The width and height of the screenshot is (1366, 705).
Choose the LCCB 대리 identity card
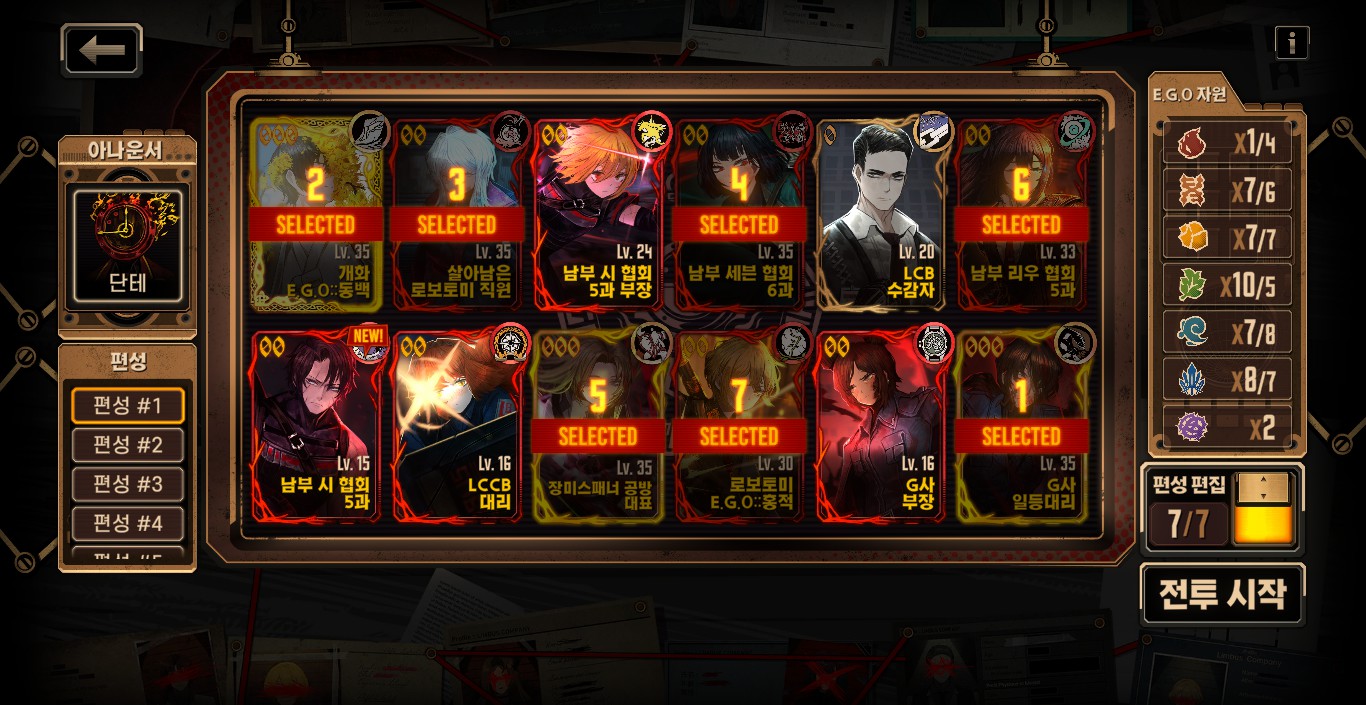pos(457,427)
